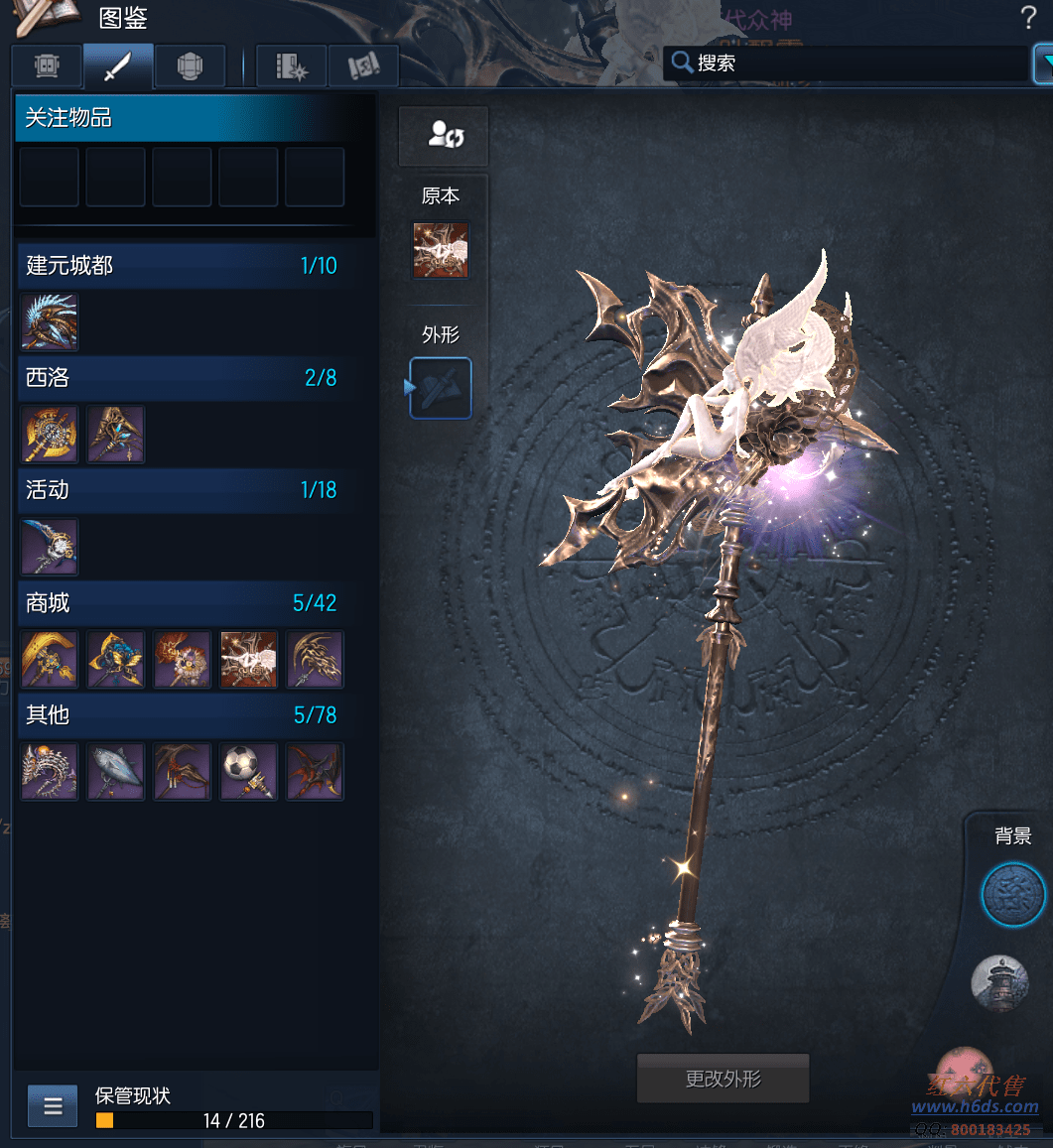Open the helmet costume tab
The width and height of the screenshot is (1053, 1148).
[x=190, y=66]
